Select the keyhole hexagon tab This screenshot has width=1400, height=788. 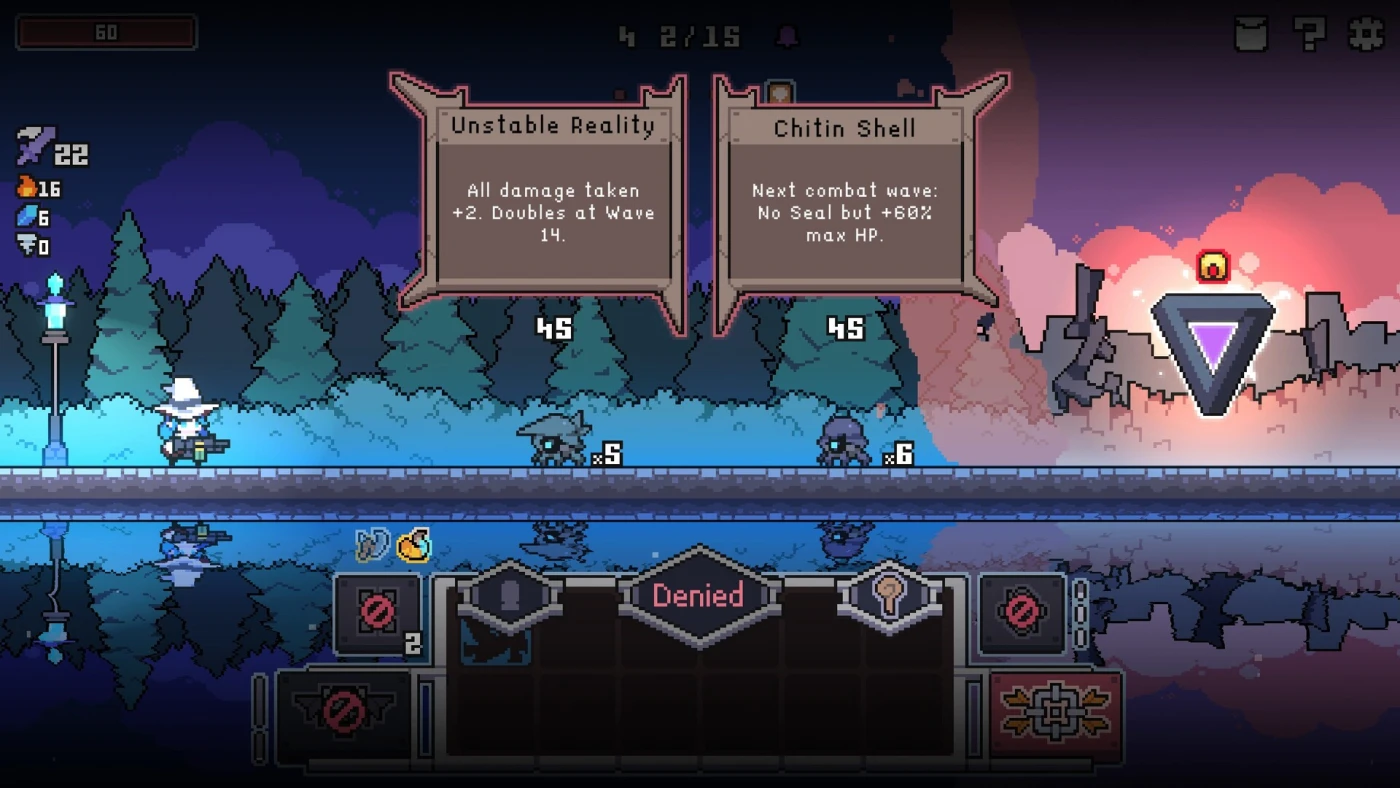tap(889, 596)
